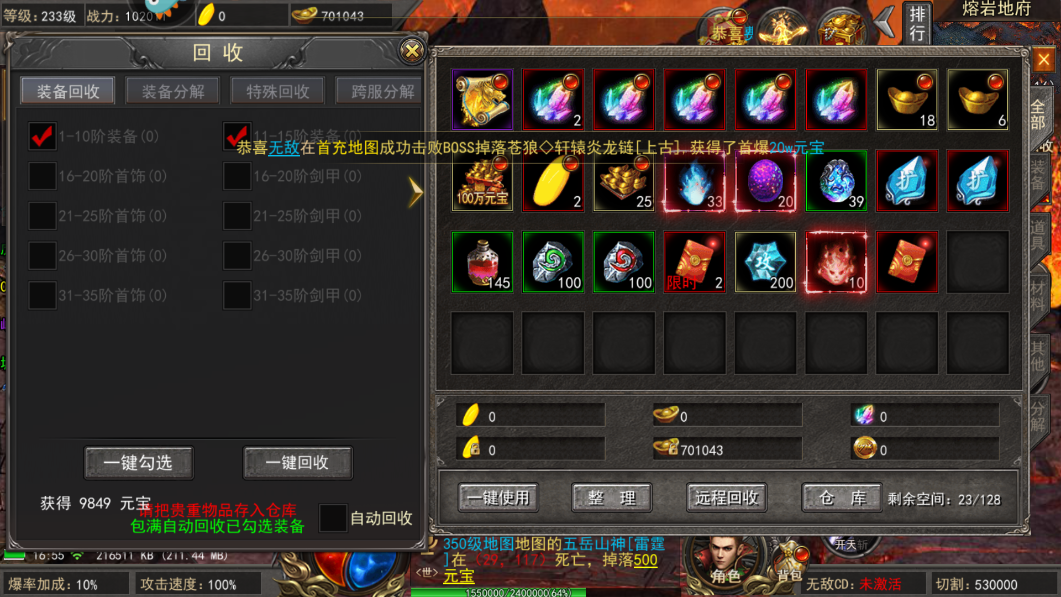Sort the bag with 整理
1061x597 pixels.
[612, 498]
